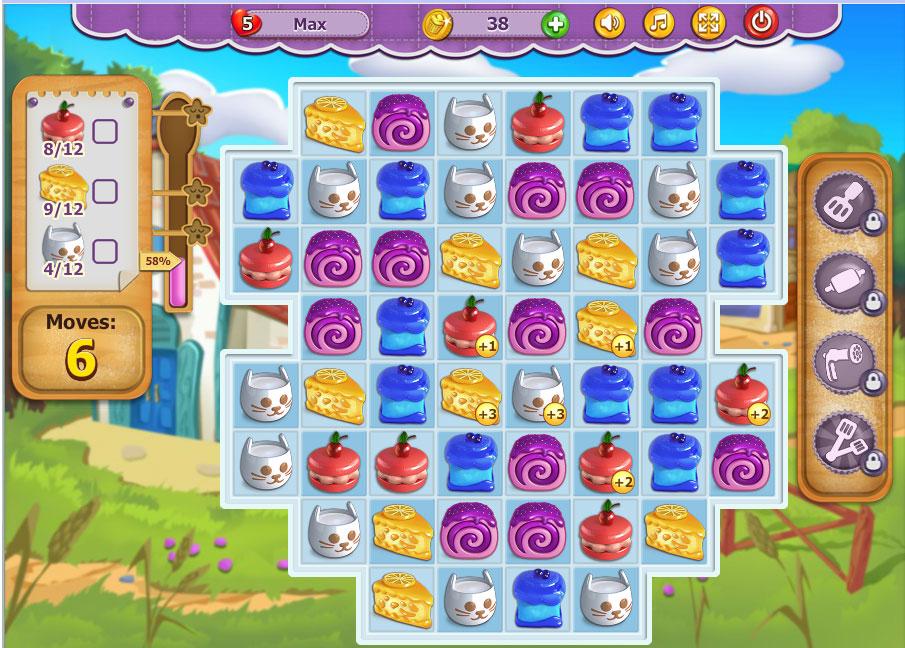Switch to fullscreen mode

[708, 23]
